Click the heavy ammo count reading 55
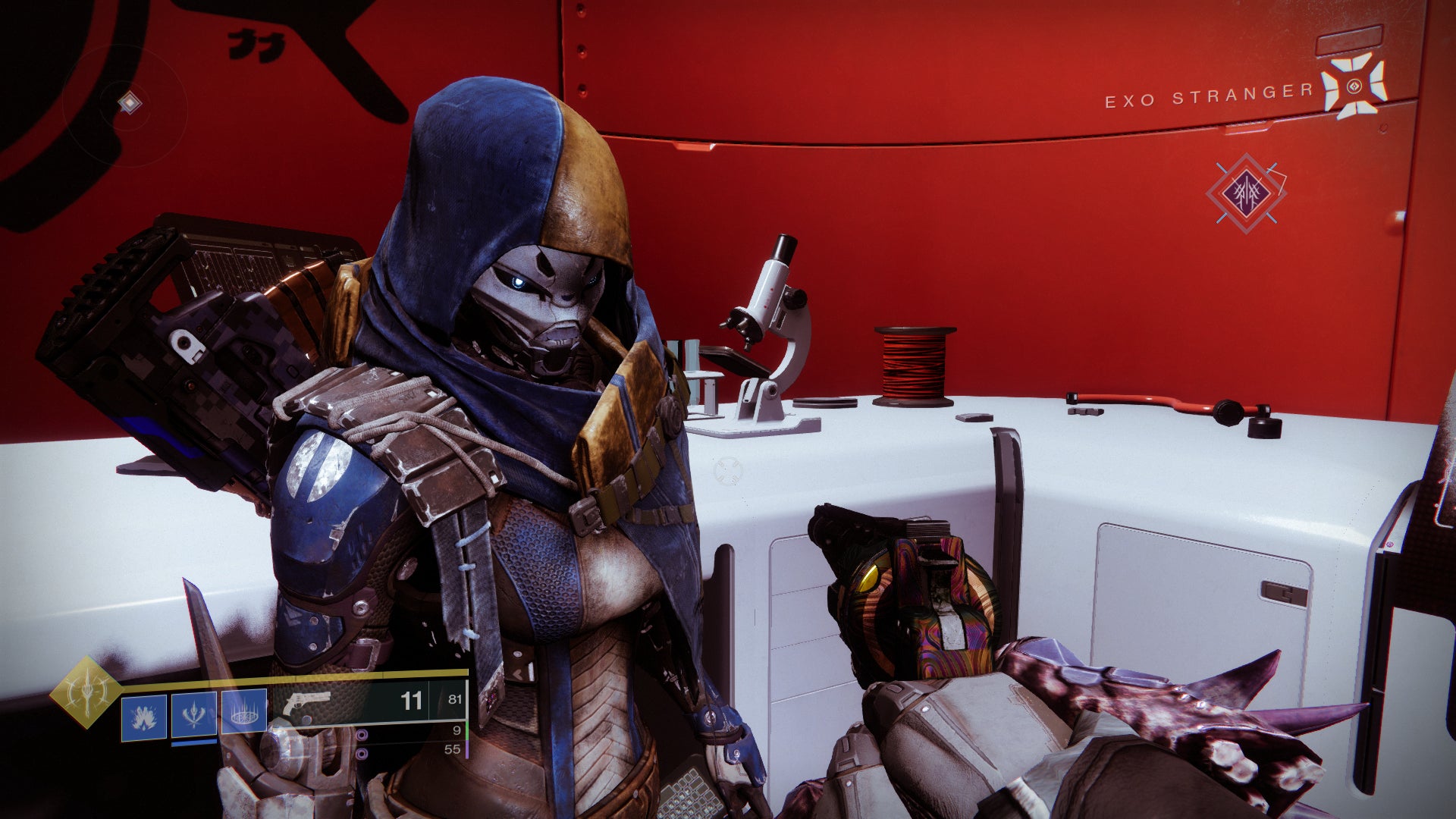This screenshot has height=819, width=1456. [x=453, y=751]
